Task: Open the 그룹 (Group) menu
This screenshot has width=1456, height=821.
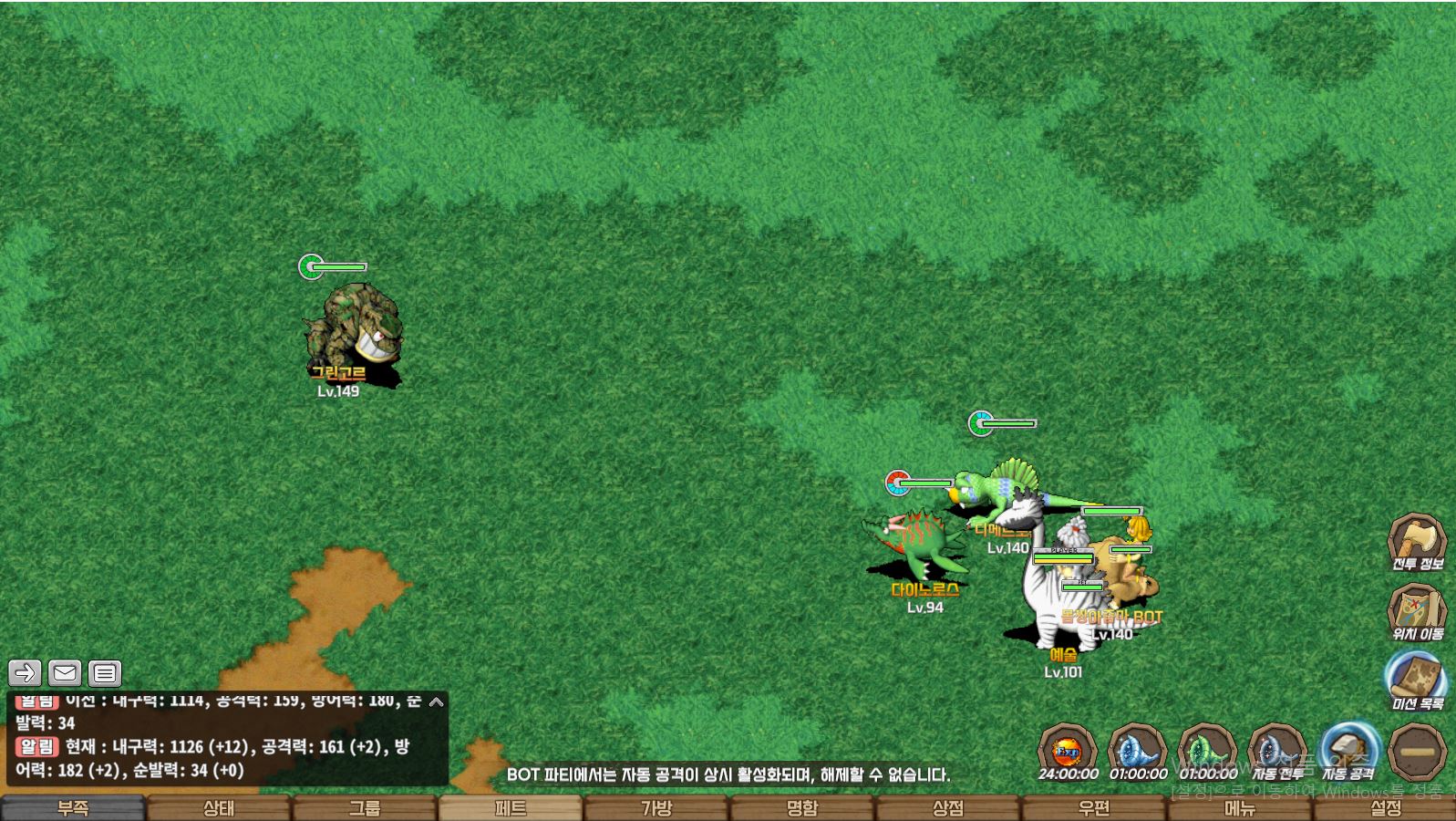Action: pos(365,808)
